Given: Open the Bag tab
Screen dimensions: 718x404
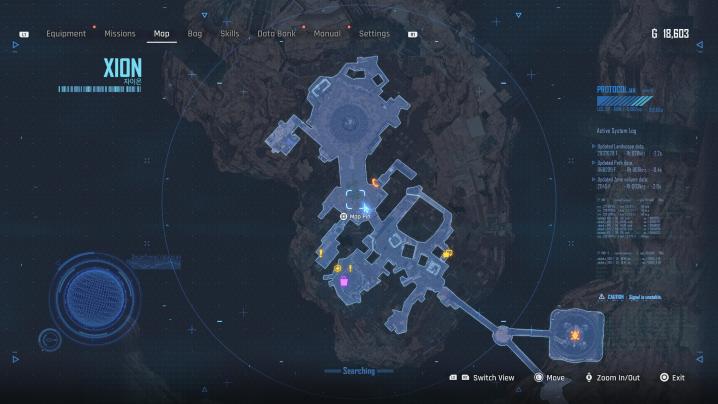Looking at the screenshot, I should (195, 34).
